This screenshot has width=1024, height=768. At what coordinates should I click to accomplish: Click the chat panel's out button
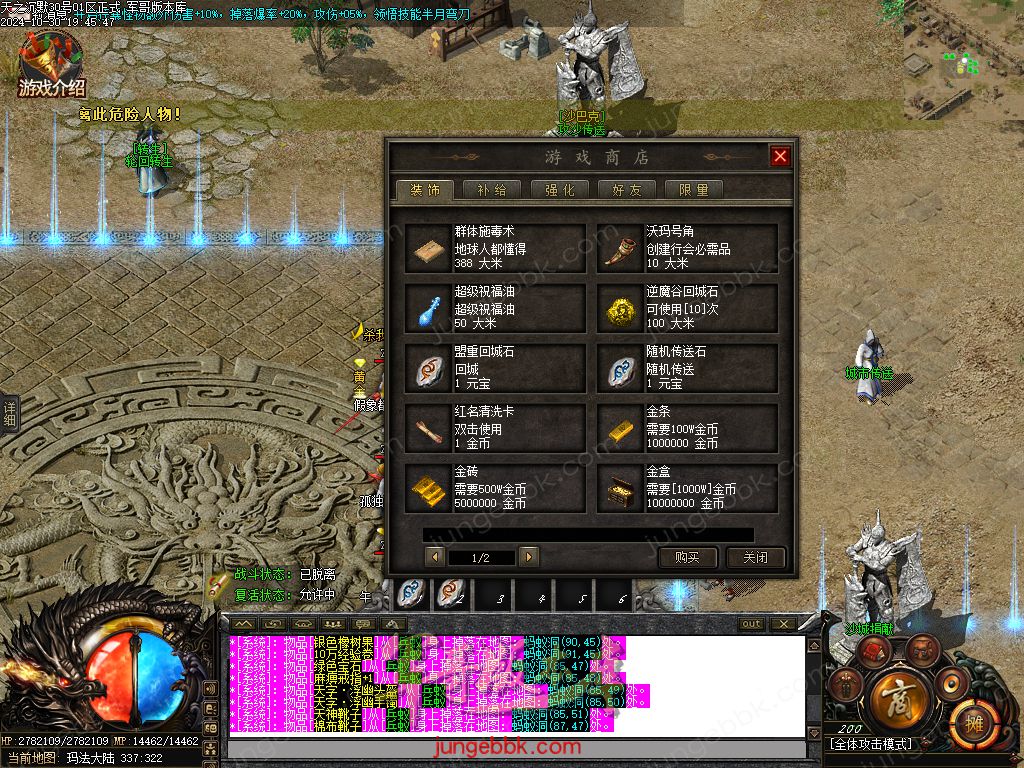point(751,624)
